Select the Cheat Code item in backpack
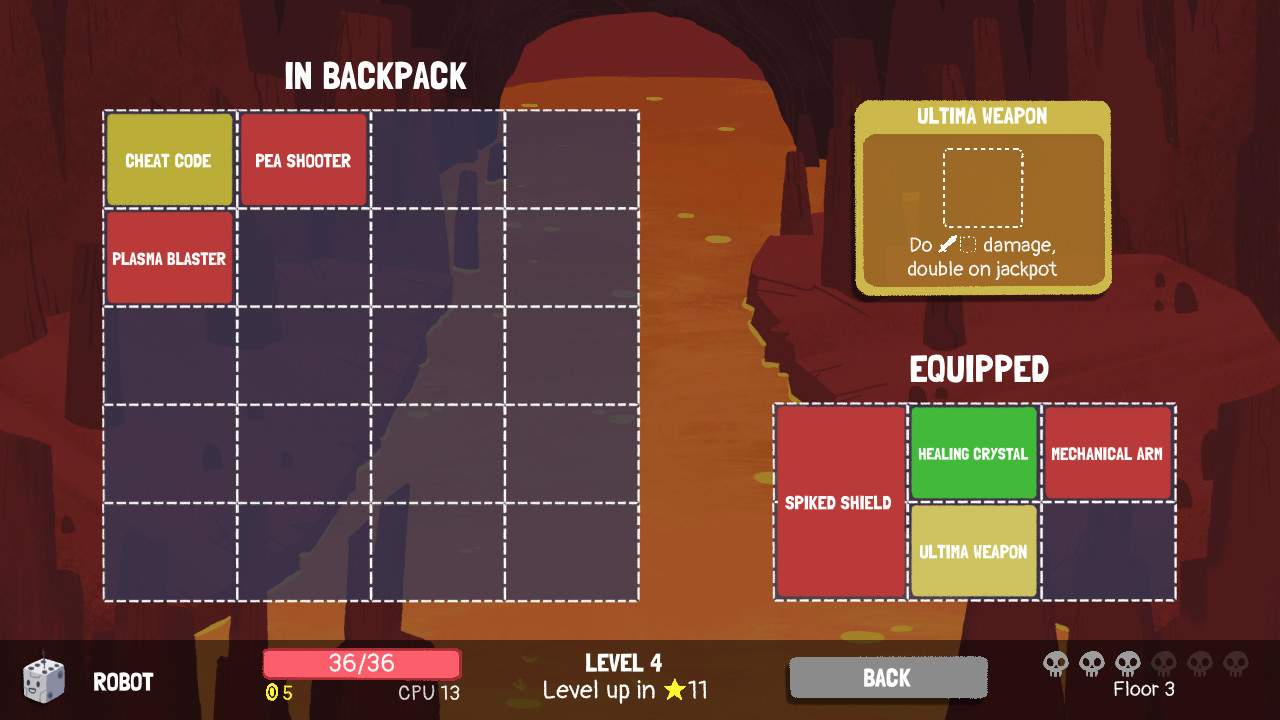The image size is (1280, 720). 168,159
